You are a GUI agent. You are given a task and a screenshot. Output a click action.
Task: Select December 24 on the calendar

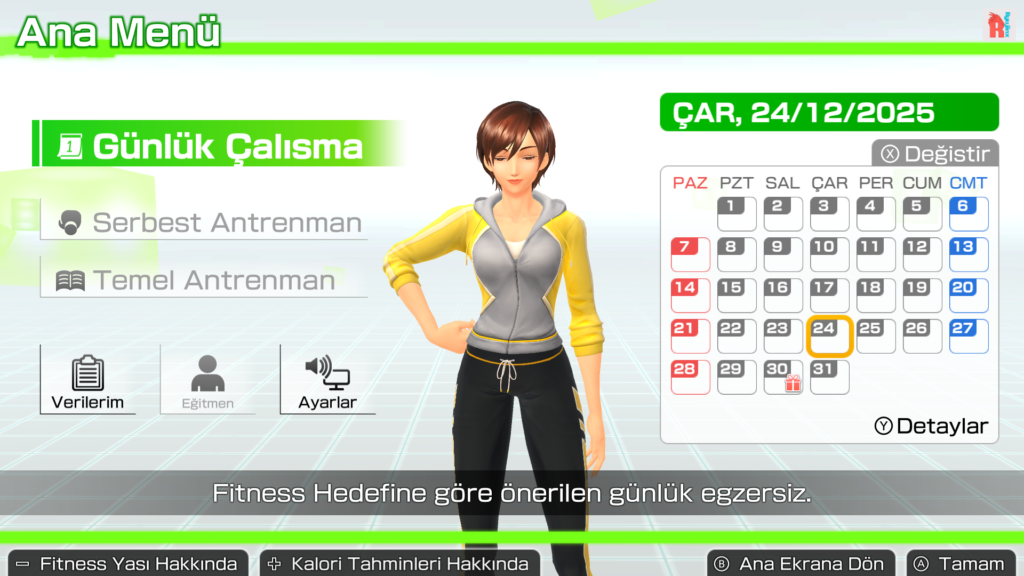(829, 337)
